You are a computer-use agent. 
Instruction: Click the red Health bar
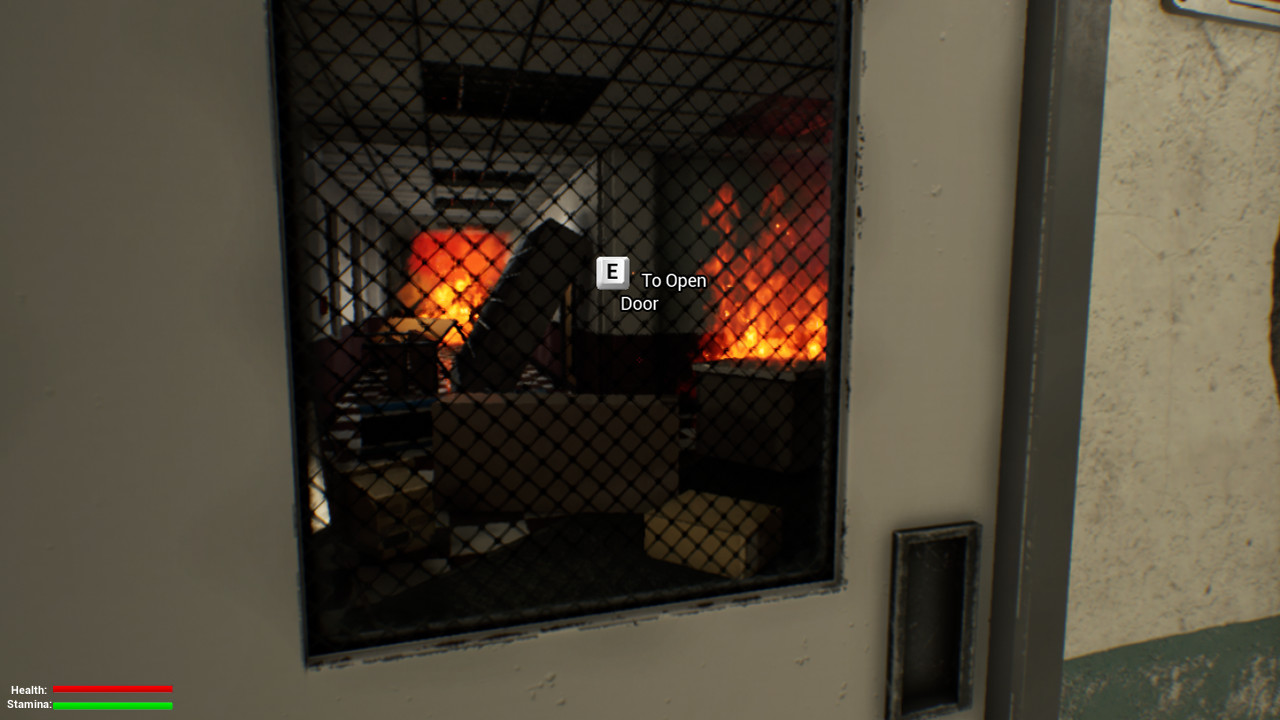coord(113,689)
